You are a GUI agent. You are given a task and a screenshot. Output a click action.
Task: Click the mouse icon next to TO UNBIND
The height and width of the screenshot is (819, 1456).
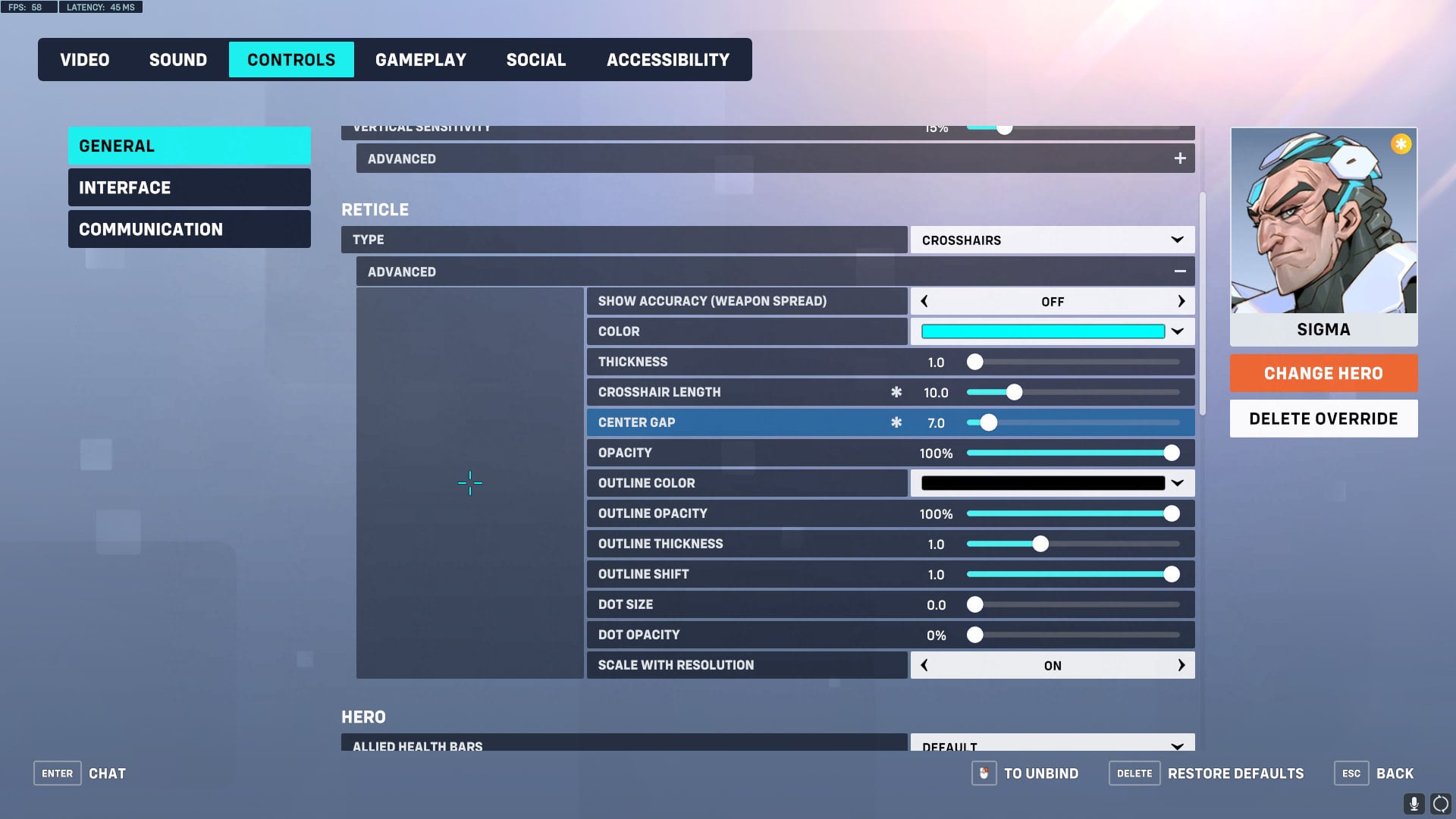point(984,773)
